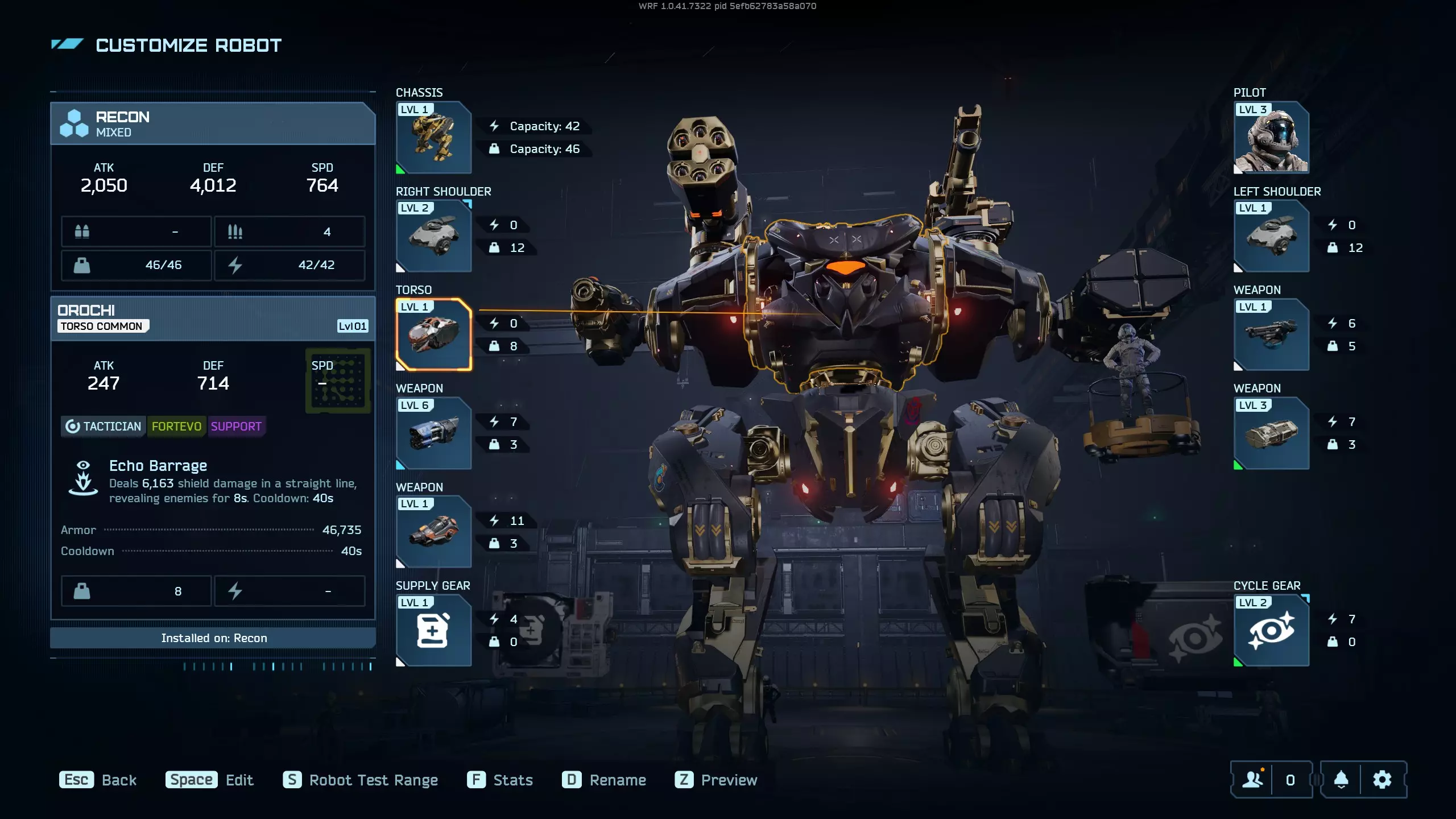Select the Orochi Torso slot
1456x819 pixels.
click(x=433, y=334)
